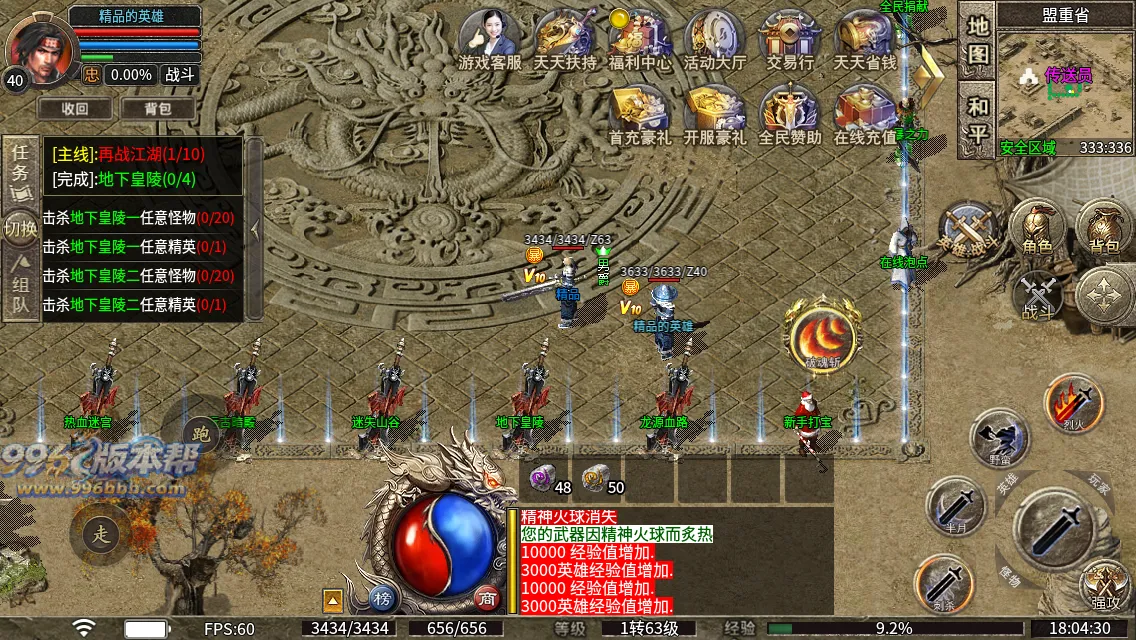Screen dimensions: 1136x640
Task: Open the minimap
Action: [1065, 85]
